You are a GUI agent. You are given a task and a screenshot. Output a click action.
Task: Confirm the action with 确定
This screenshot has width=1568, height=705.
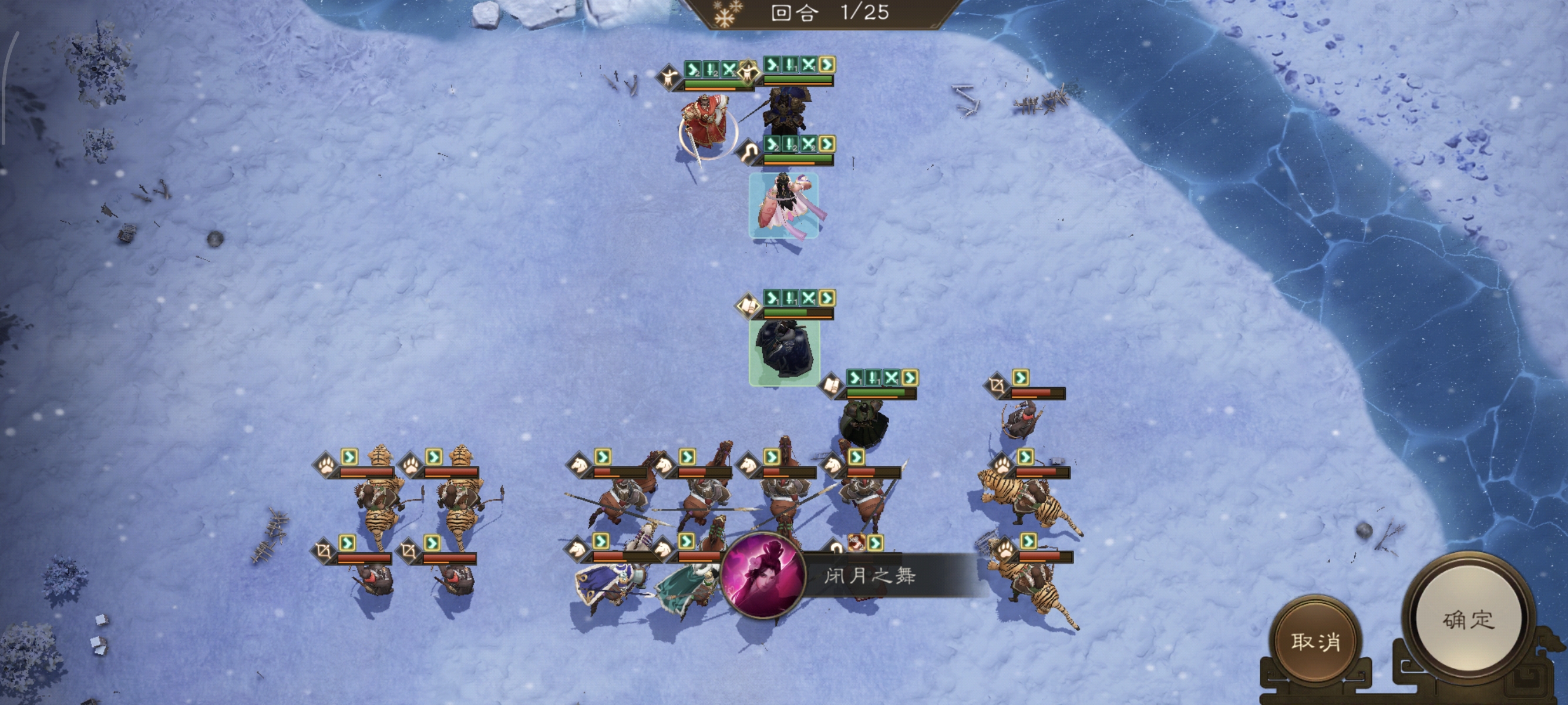[1468, 620]
